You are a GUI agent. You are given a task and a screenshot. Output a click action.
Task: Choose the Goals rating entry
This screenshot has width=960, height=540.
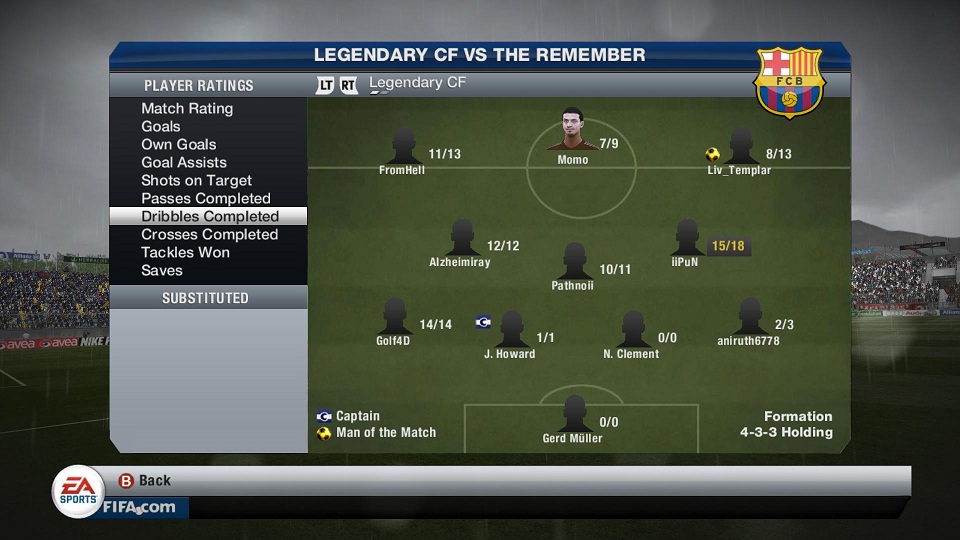[161, 126]
